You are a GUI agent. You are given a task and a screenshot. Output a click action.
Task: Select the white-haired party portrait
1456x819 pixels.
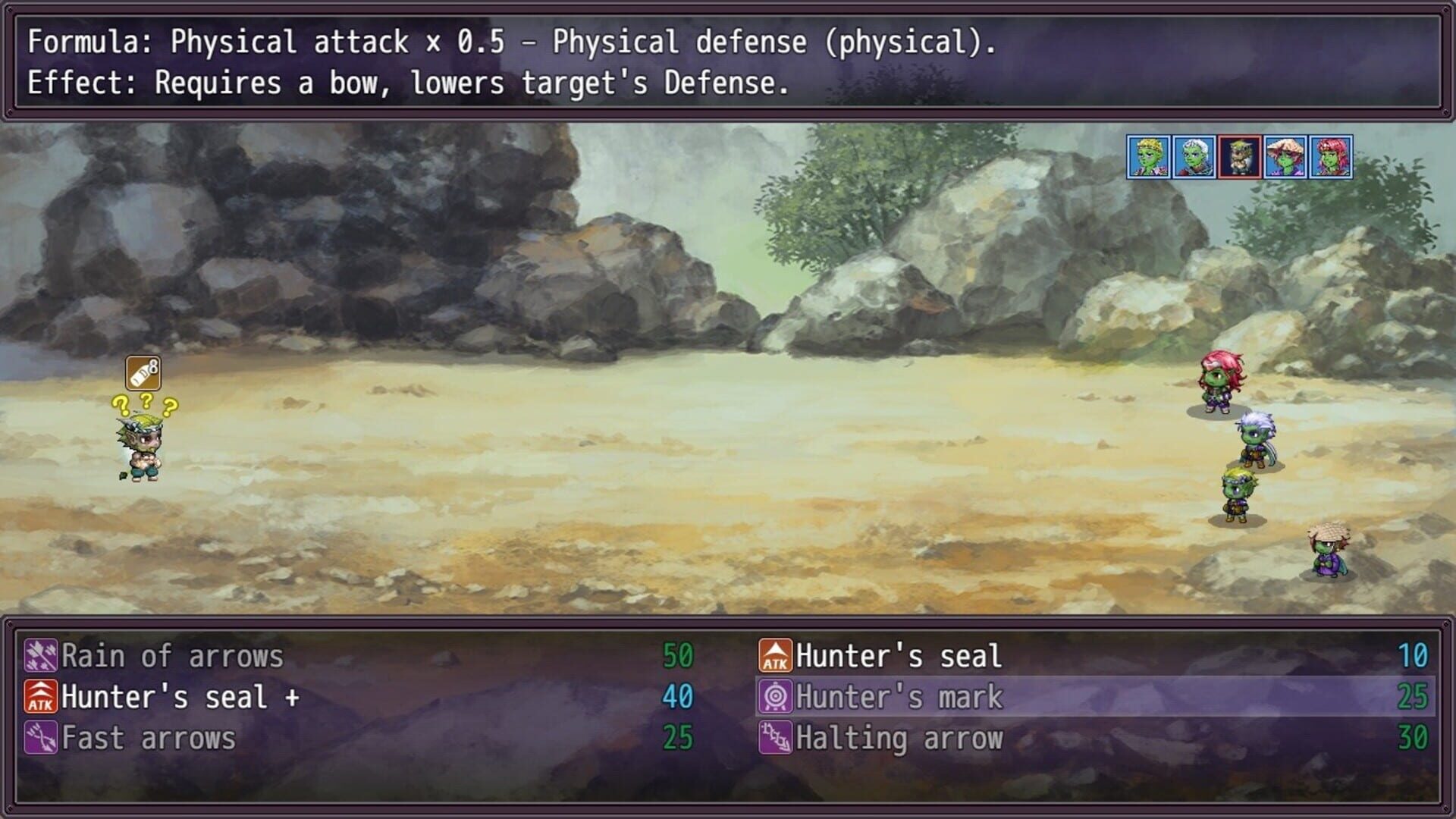point(1194,155)
